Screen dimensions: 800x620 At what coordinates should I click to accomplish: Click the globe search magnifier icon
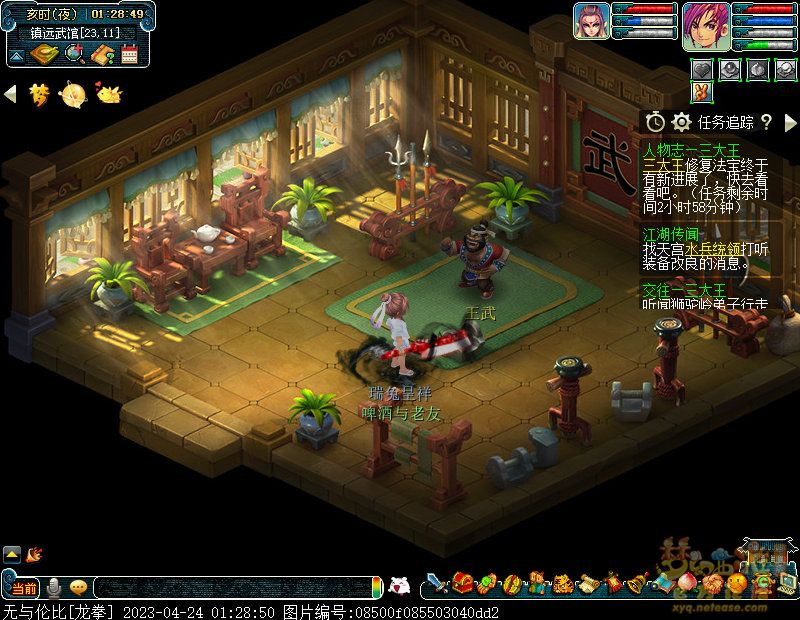(73, 54)
